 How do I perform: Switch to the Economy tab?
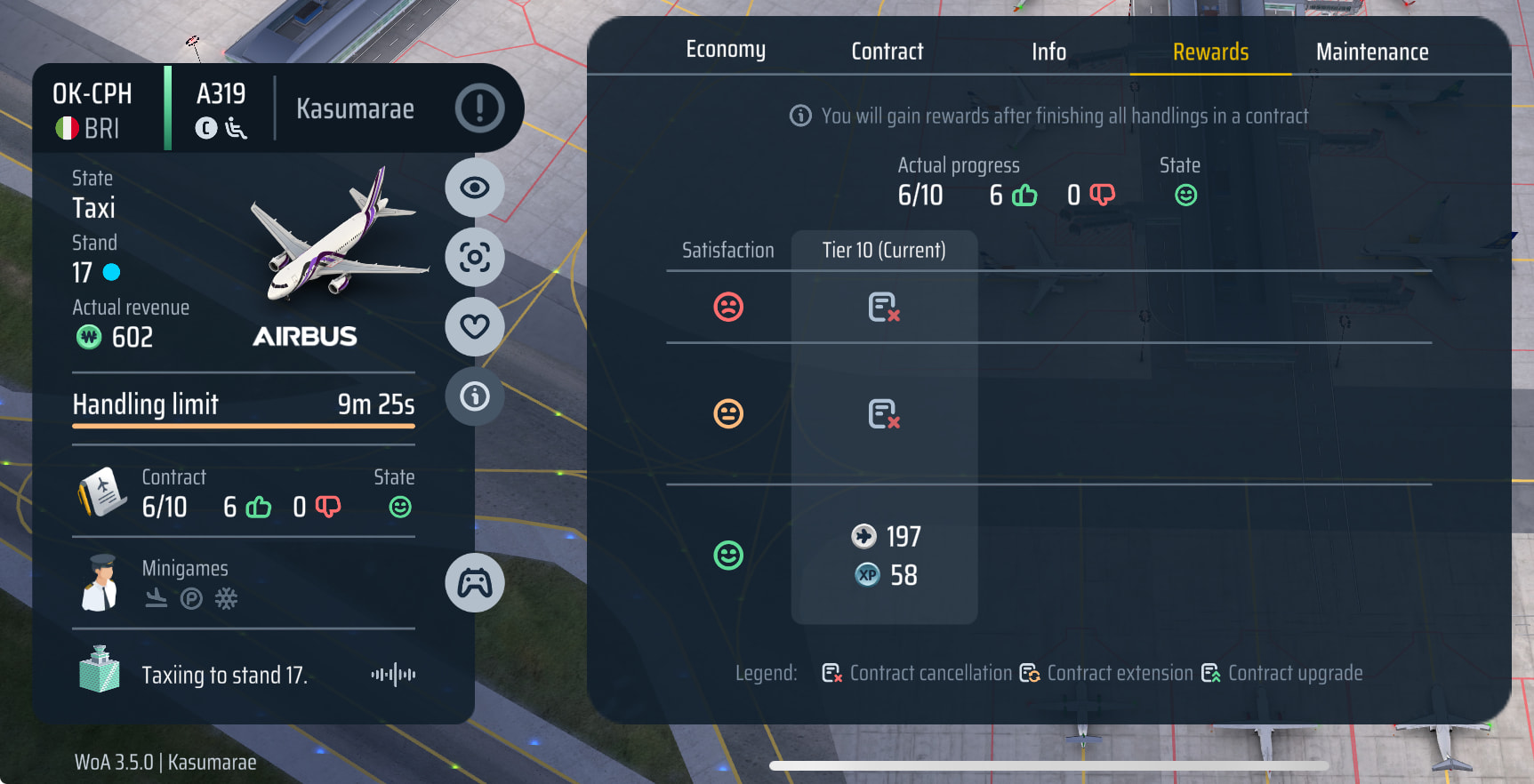tap(726, 50)
